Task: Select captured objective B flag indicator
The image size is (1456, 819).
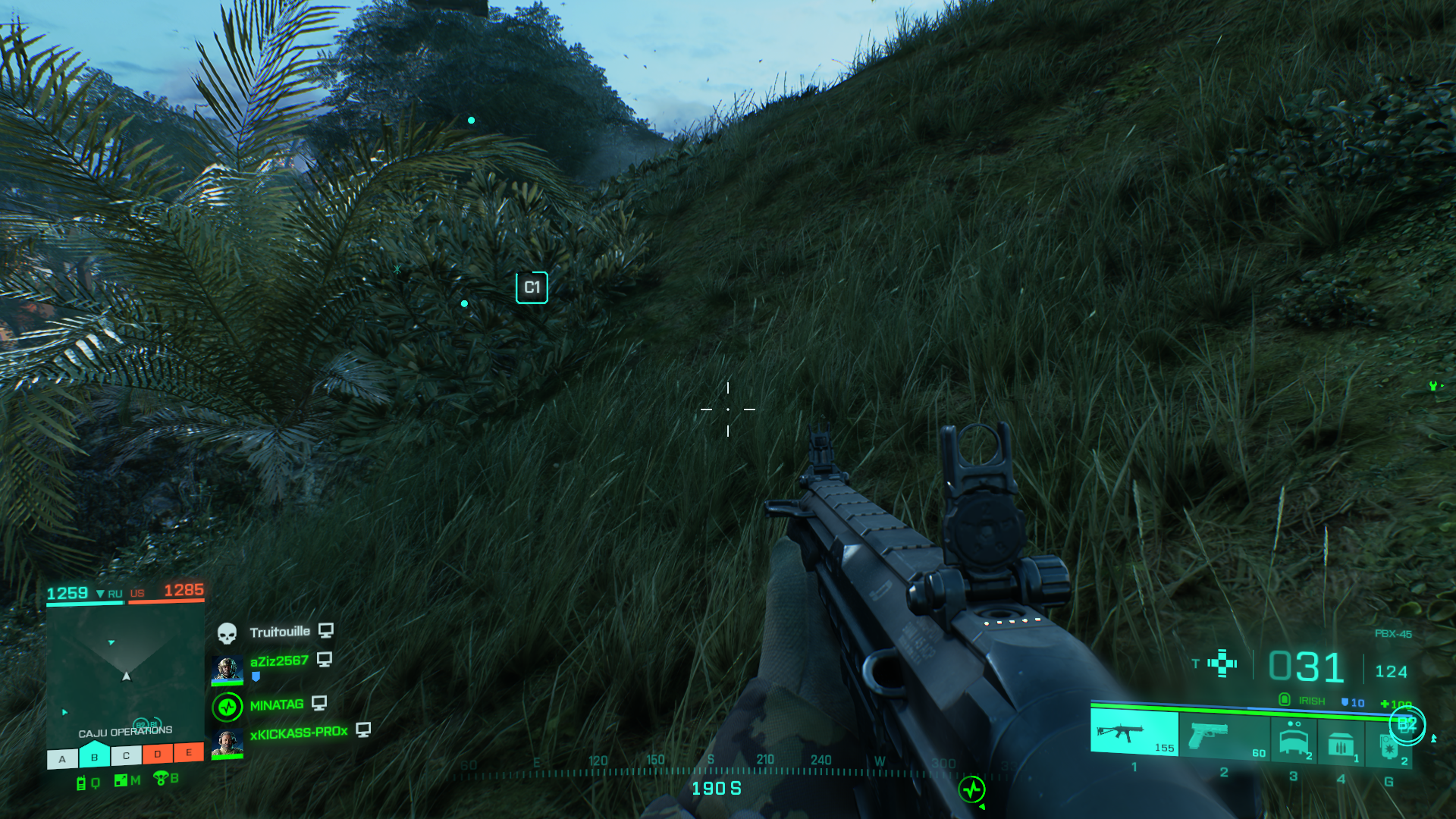Action: click(x=94, y=756)
